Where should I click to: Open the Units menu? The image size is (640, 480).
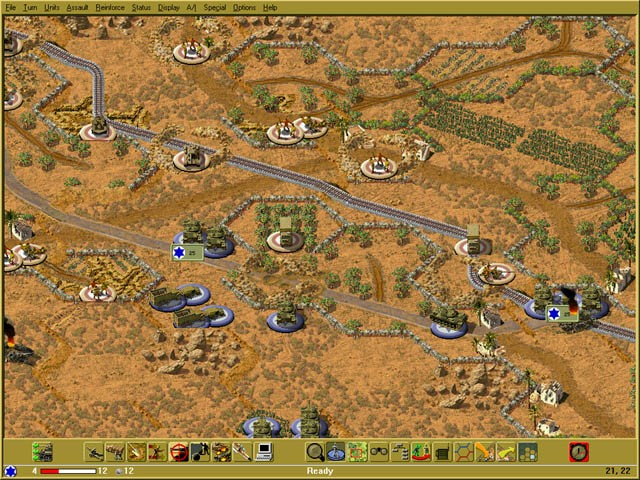[x=52, y=7]
